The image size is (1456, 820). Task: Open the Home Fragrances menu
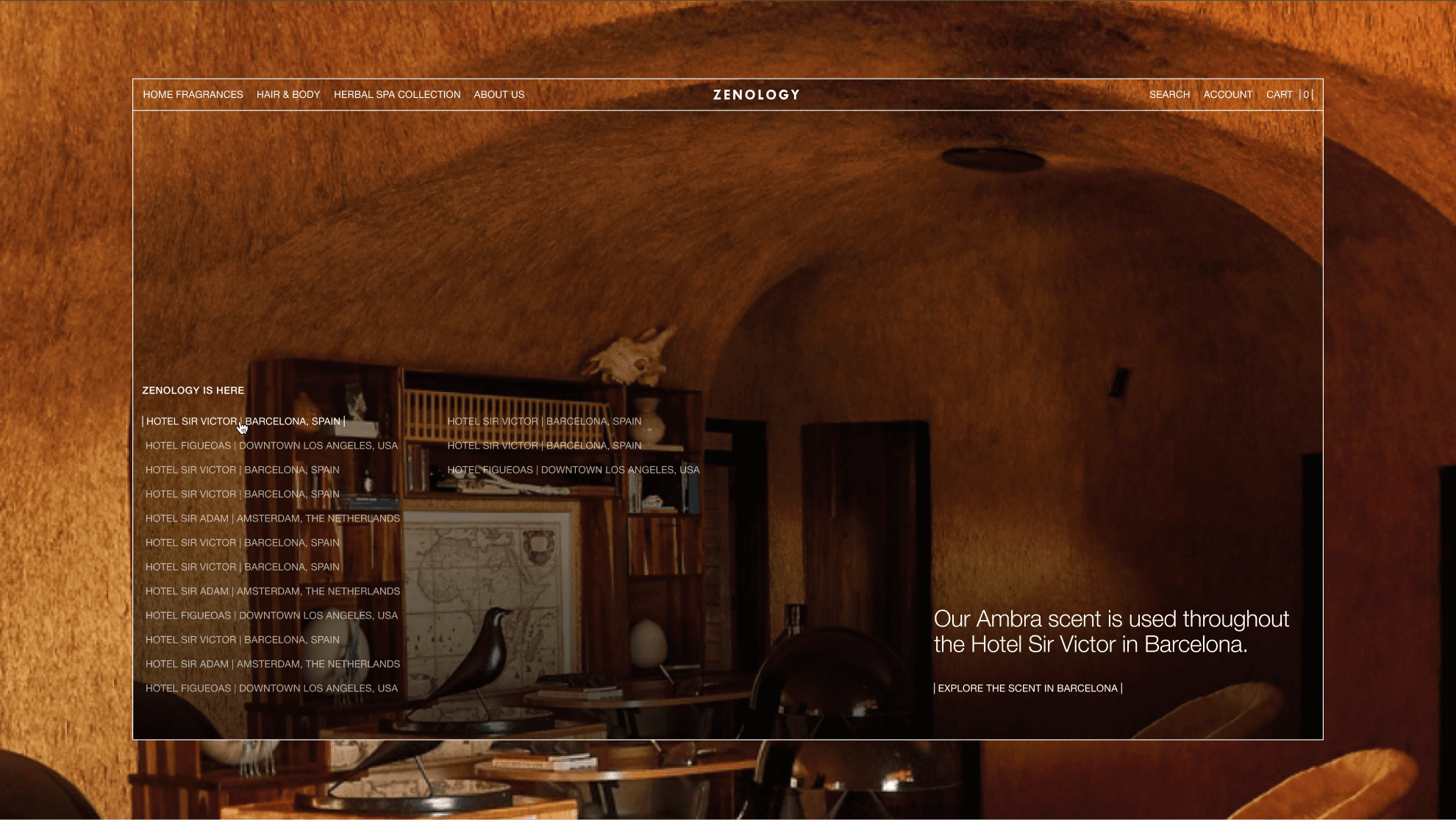pos(193,95)
